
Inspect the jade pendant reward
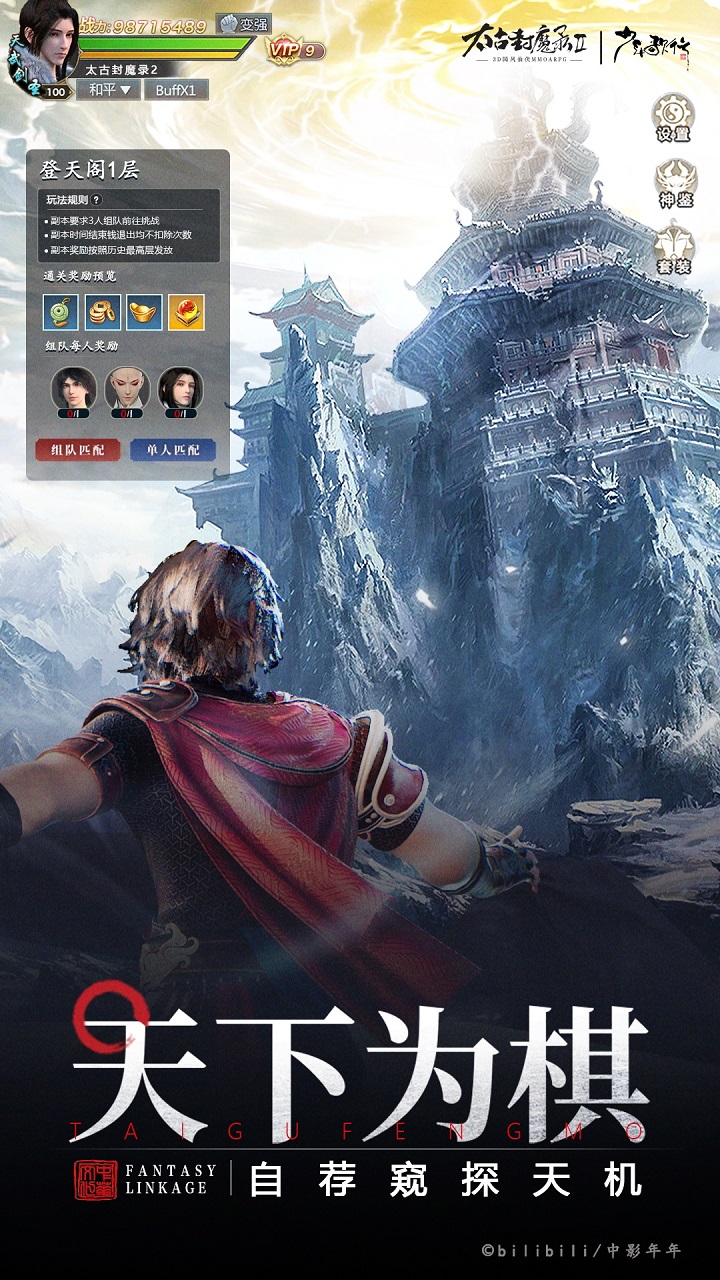60,312
